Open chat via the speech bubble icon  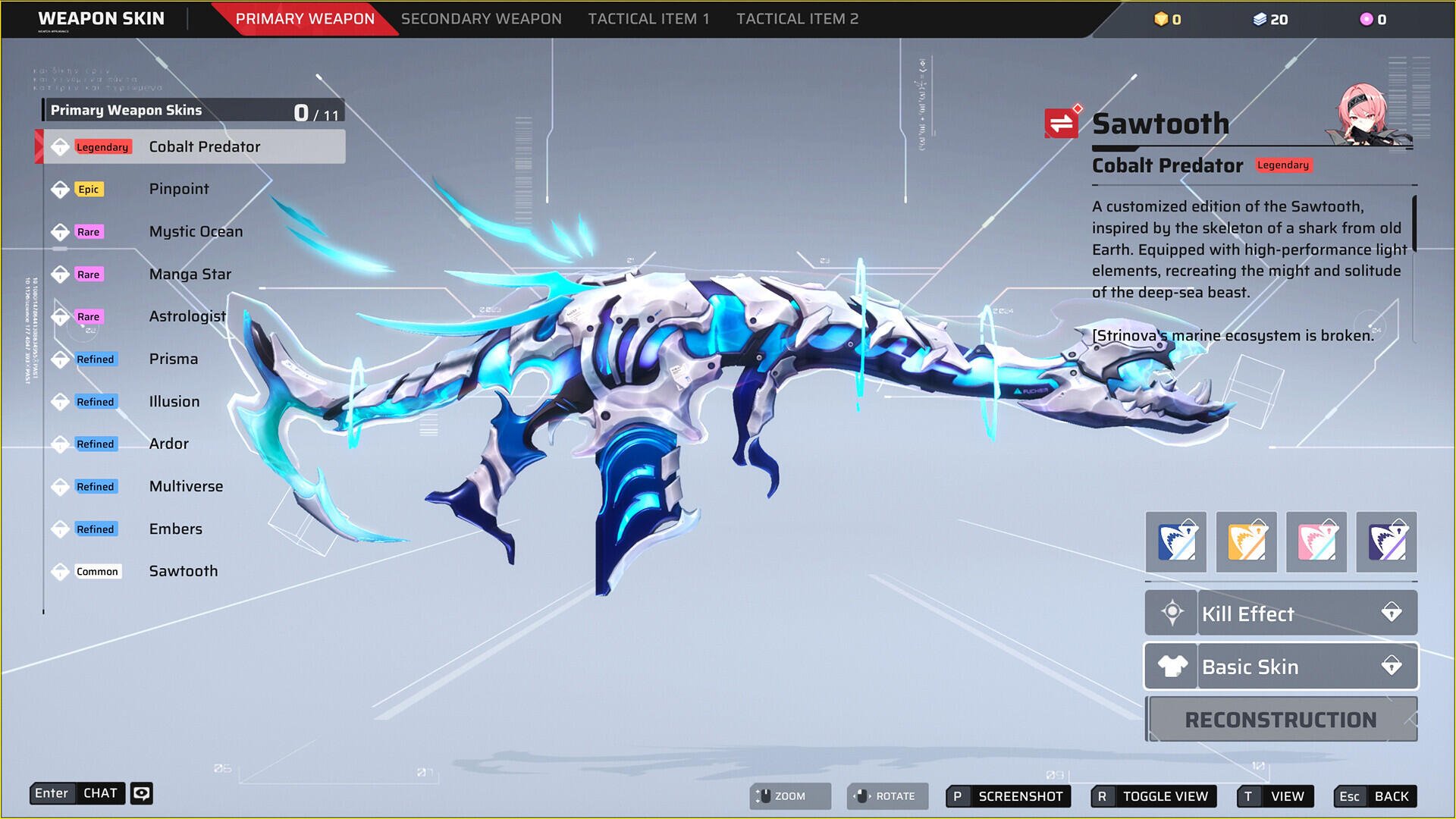tap(141, 793)
